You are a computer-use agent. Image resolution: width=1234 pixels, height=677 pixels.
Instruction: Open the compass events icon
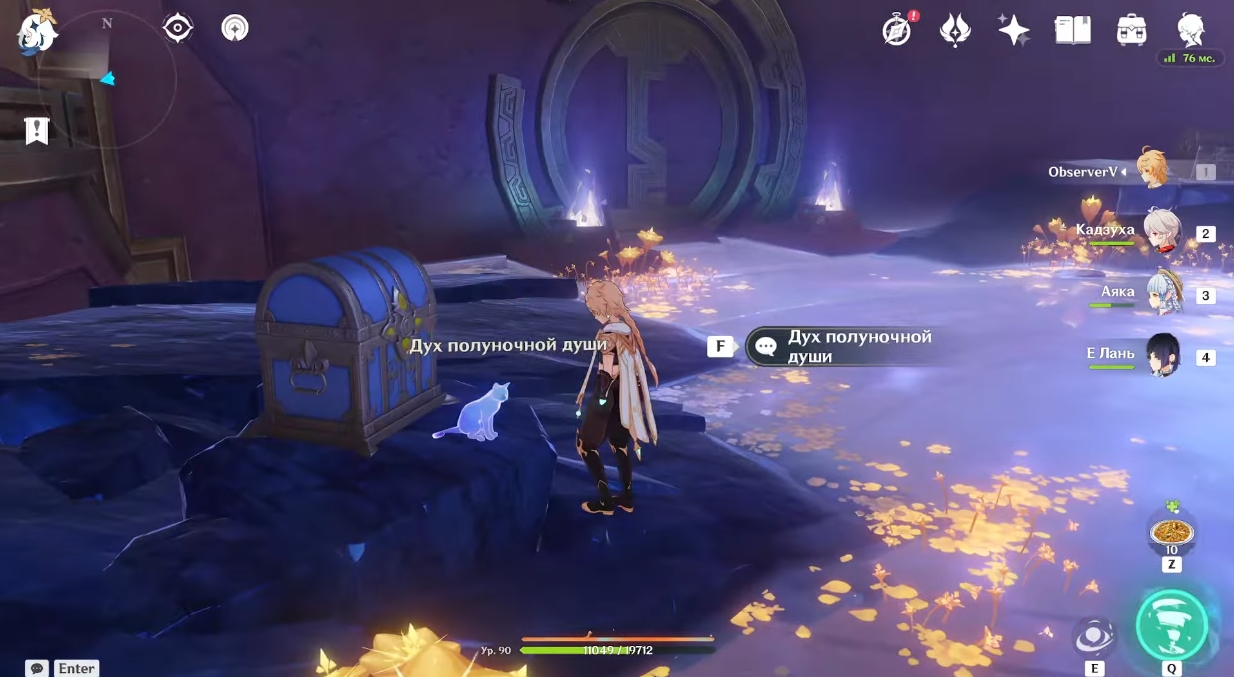897,30
